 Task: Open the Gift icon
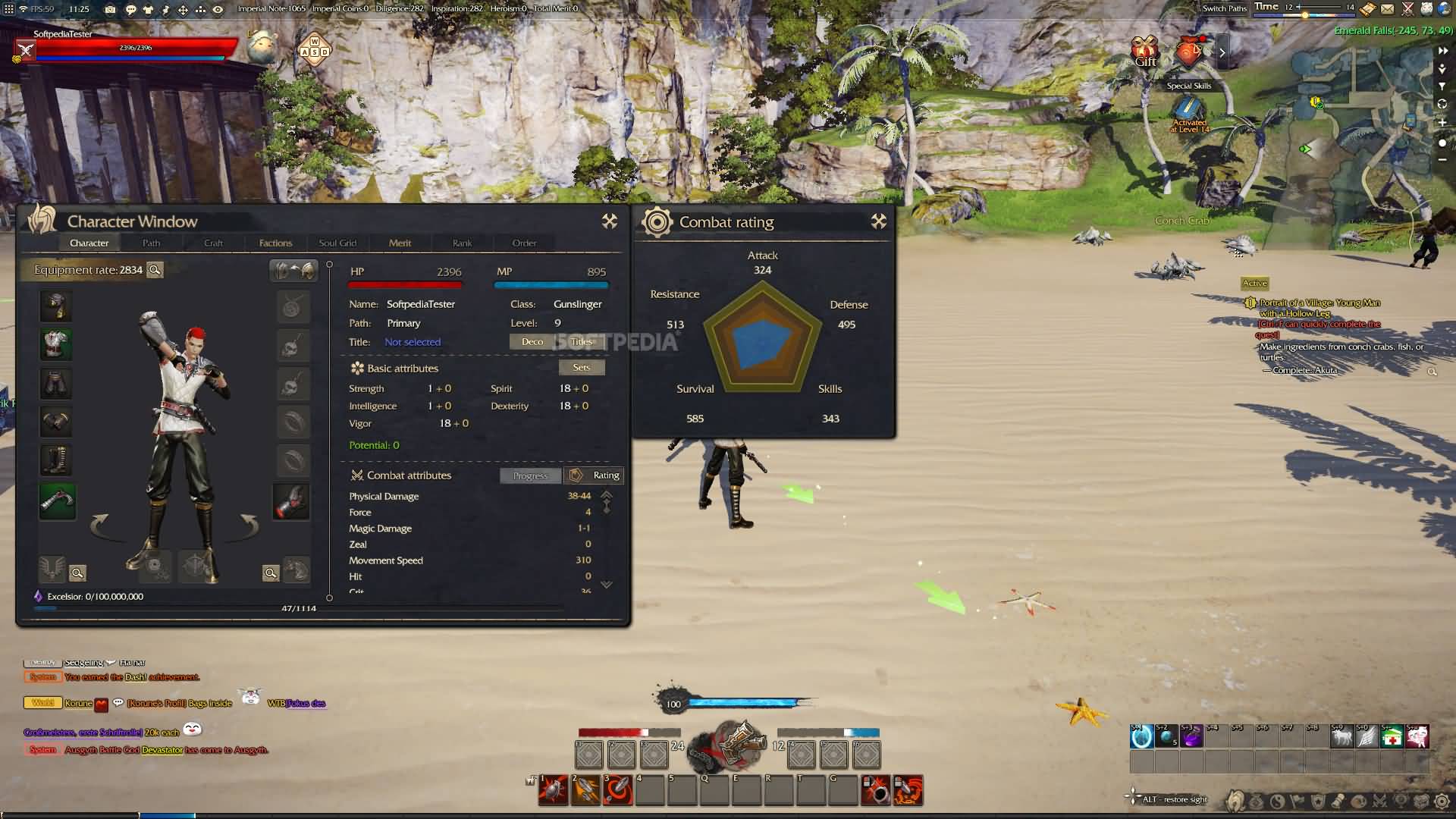(x=1145, y=52)
